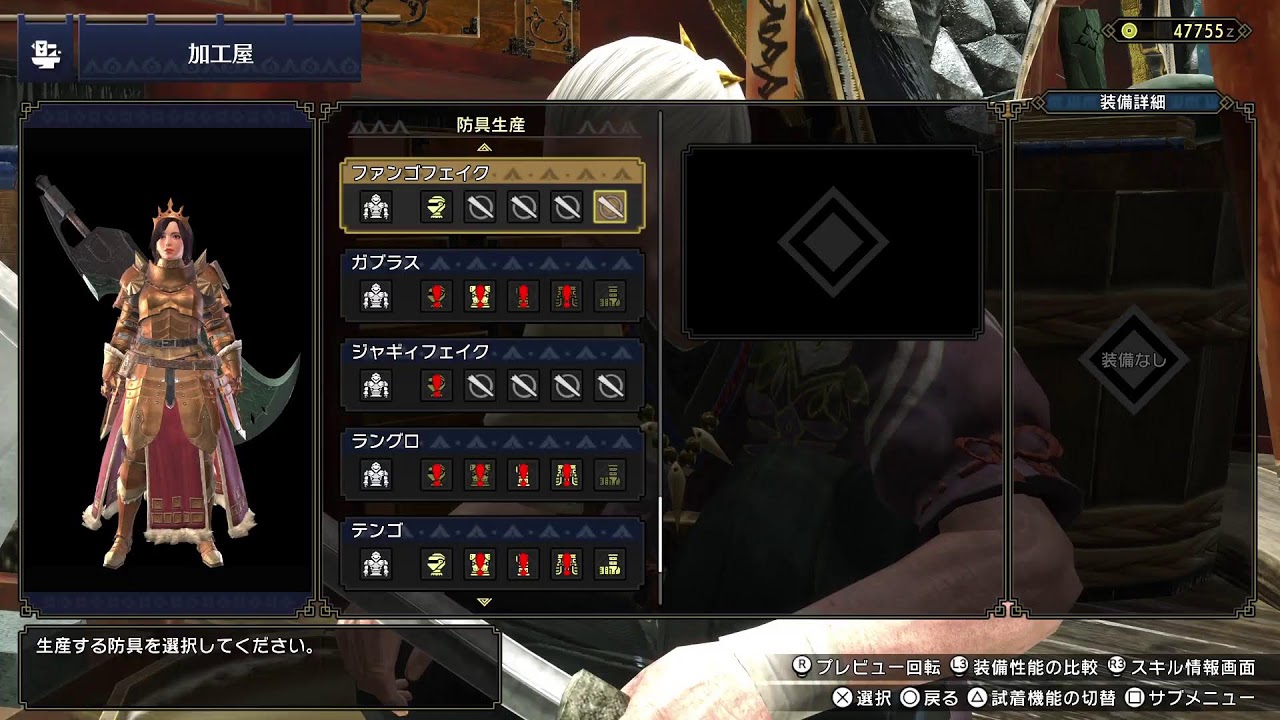This screenshot has height=720, width=1280.
Task: Select the テンゴ armor set name
Action: pyautogui.click(x=377, y=531)
